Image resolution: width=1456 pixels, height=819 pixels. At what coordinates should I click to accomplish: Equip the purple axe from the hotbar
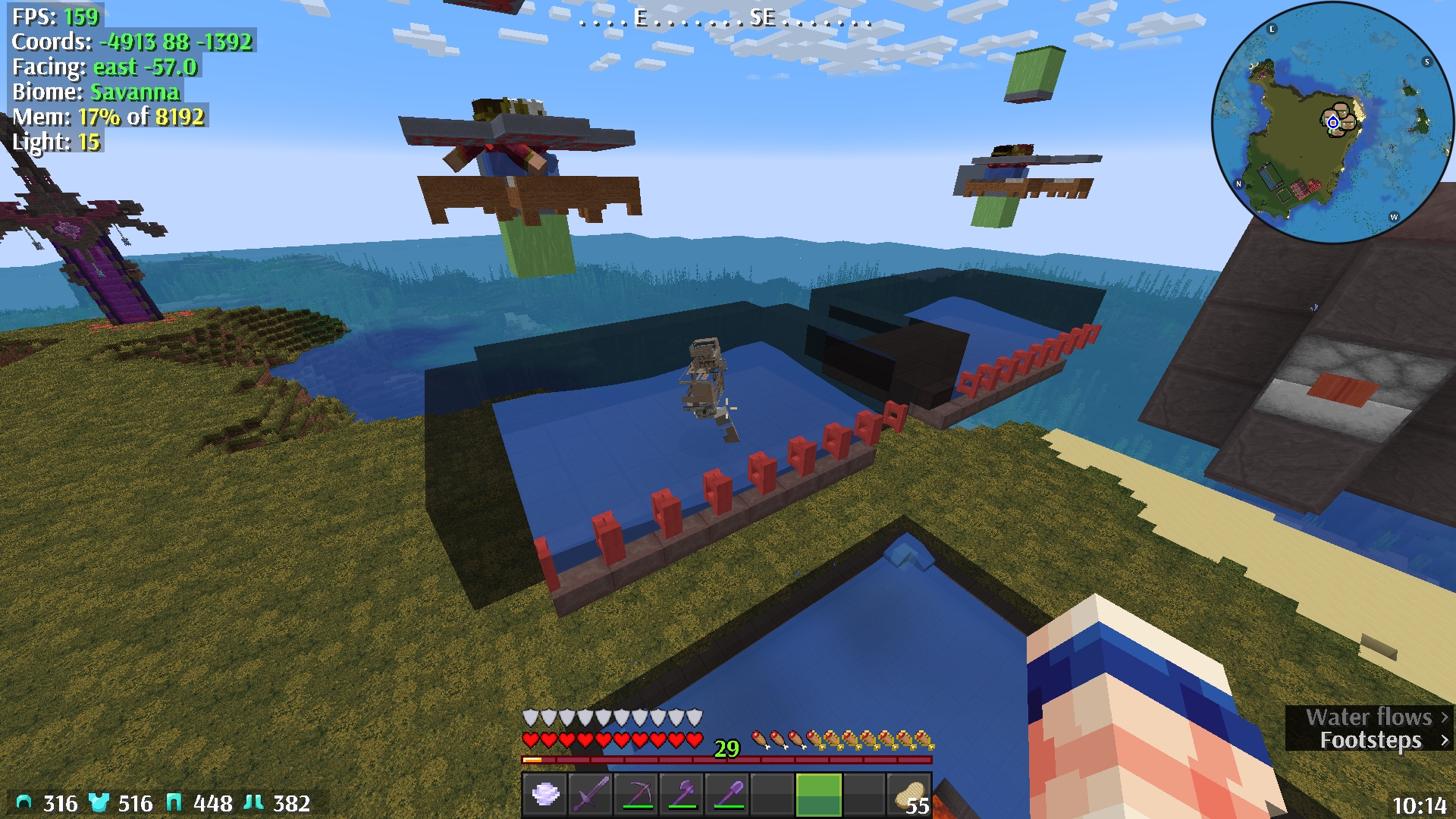pyautogui.click(x=682, y=794)
